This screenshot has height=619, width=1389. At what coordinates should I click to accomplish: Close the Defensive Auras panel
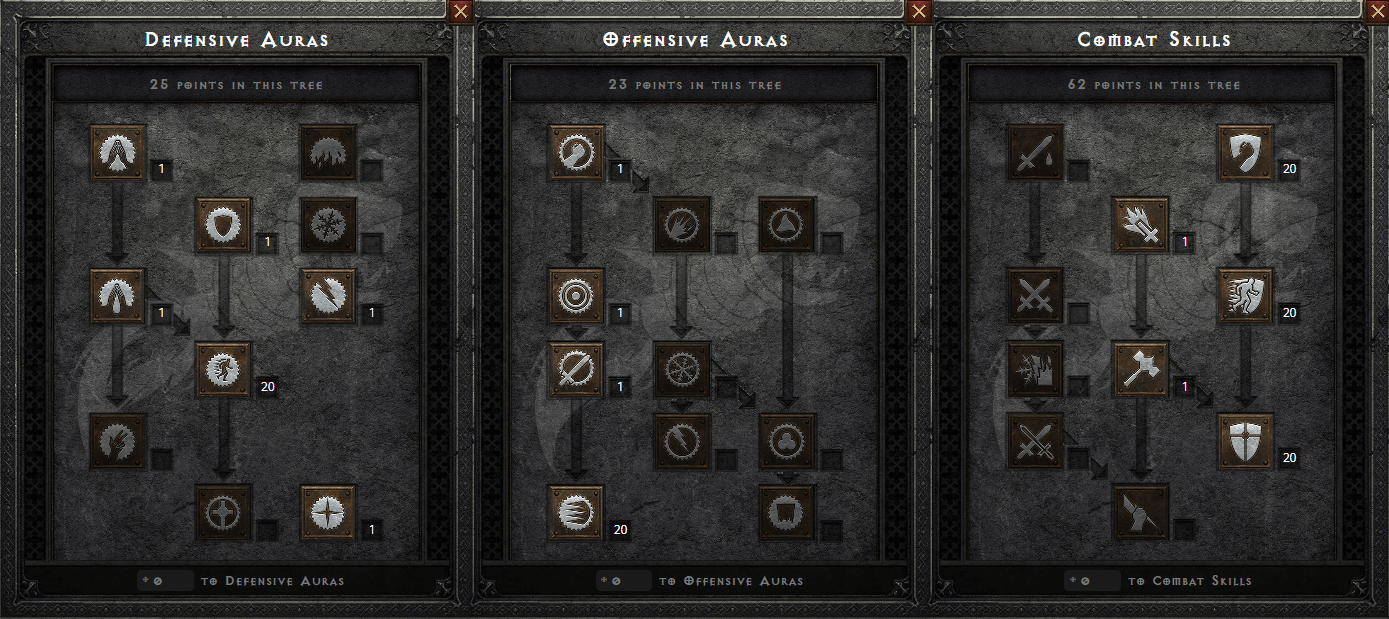point(460,12)
